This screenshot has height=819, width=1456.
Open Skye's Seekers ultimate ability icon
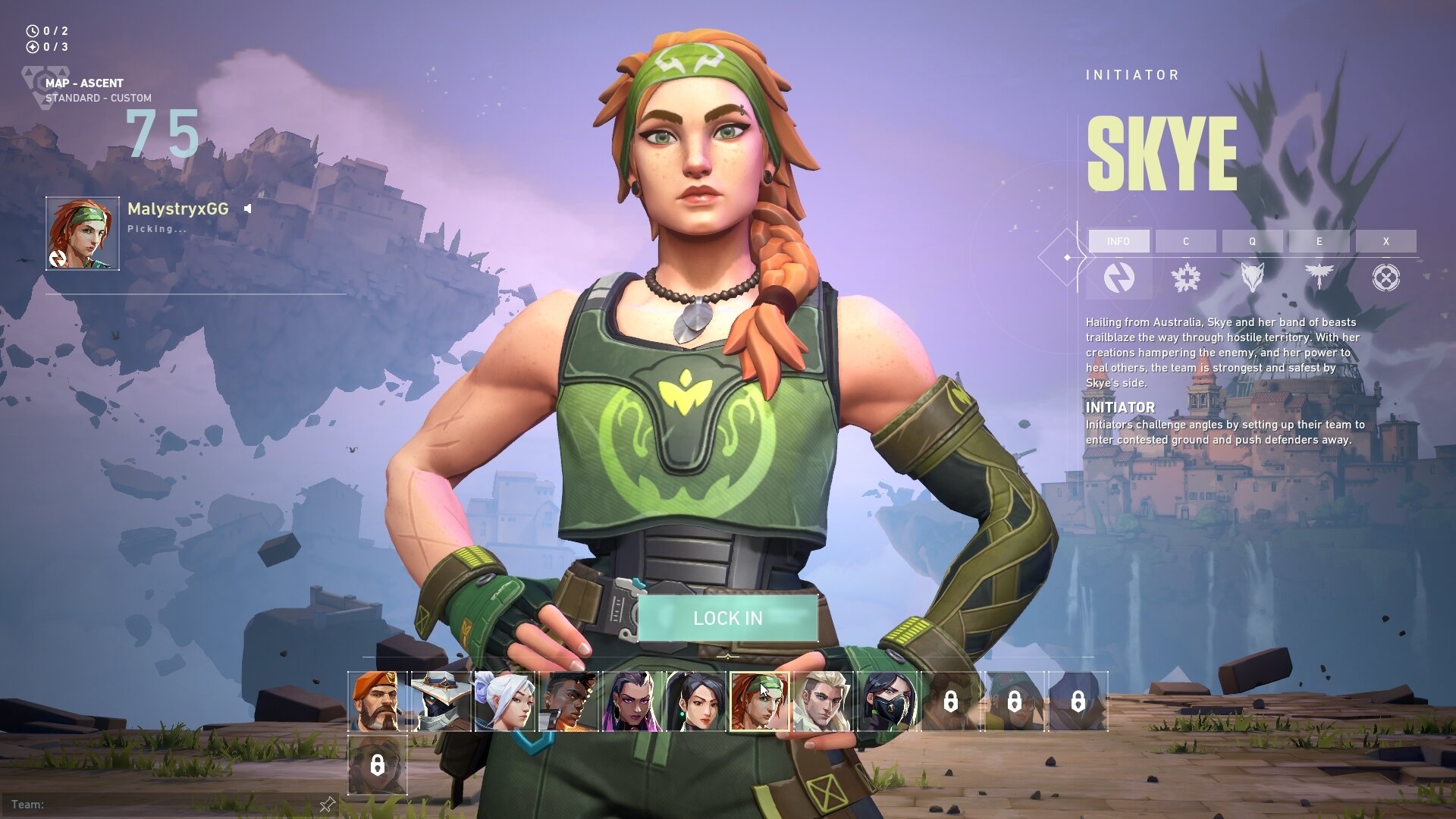coord(1385,278)
